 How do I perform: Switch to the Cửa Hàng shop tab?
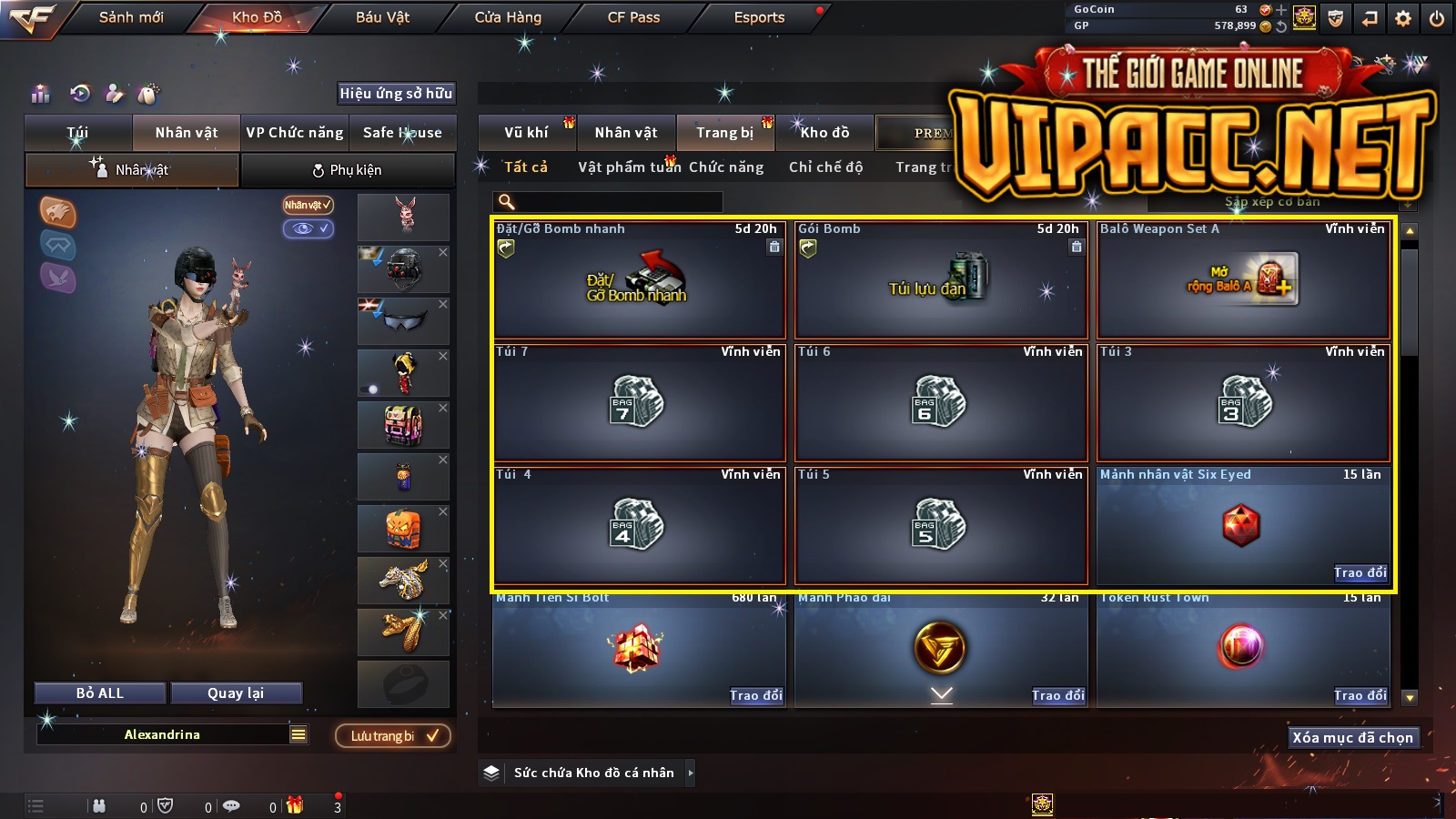click(508, 17)
